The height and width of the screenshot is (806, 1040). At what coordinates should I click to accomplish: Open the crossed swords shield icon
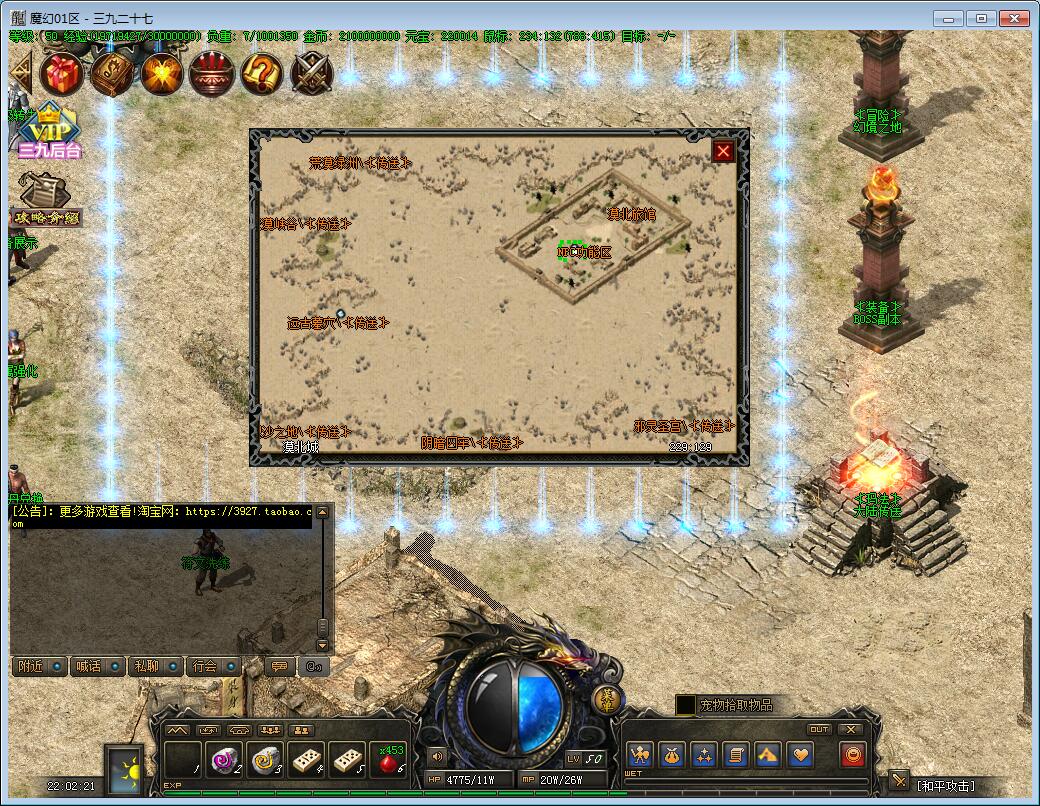click(x=312, y=72)
